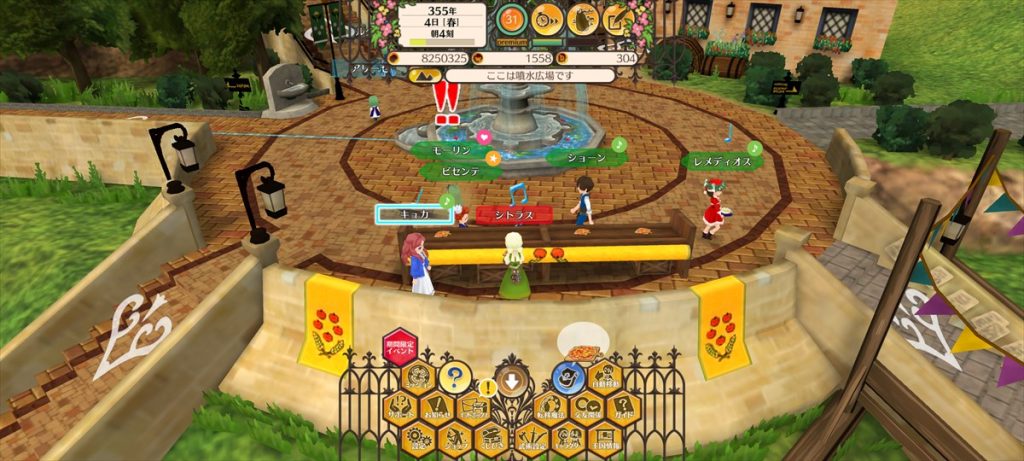Open the 転移魔法 teleport magic menu
This screenshot has height=461, width=1024.
550,407
